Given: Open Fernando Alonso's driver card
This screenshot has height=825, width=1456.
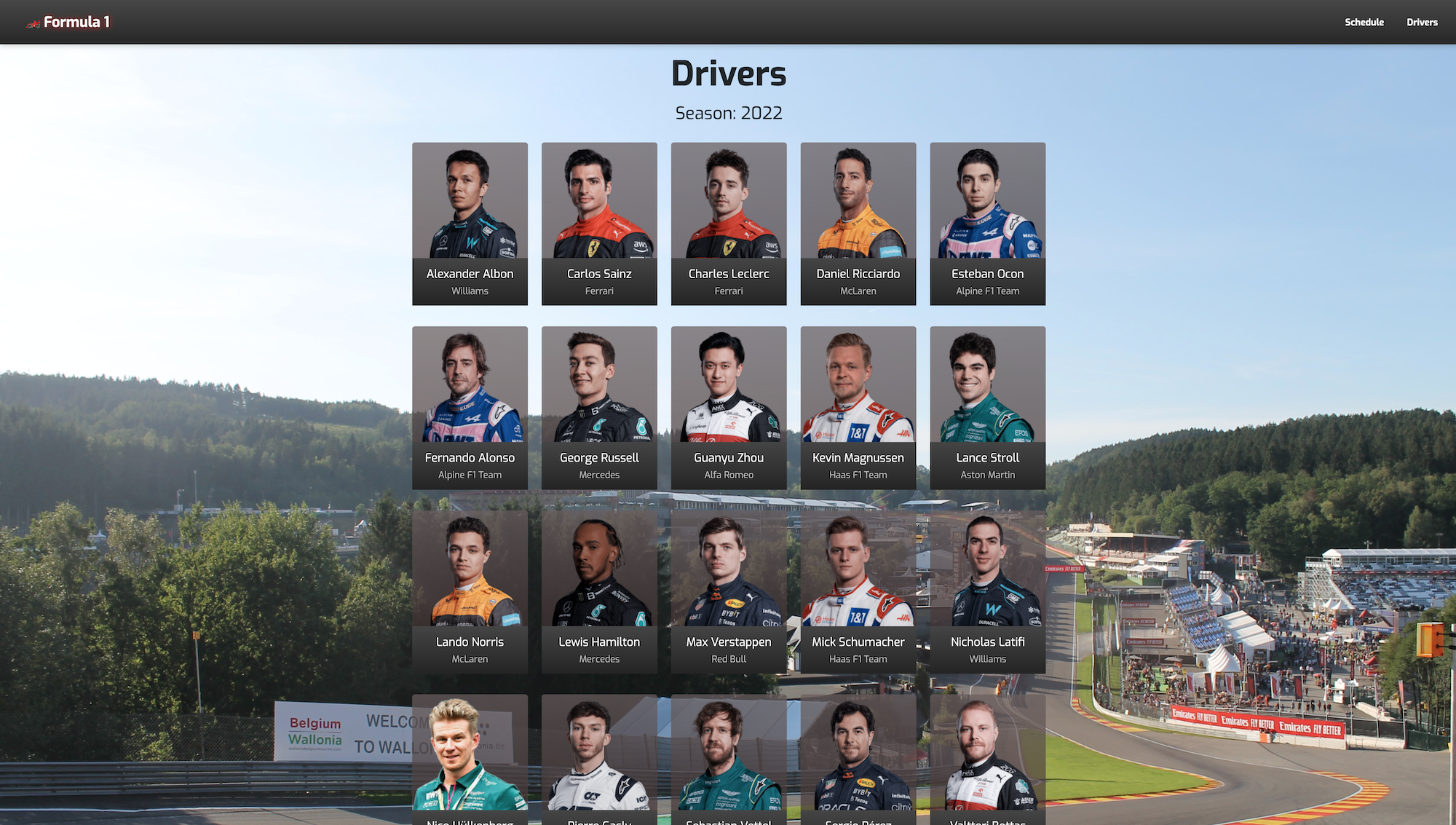Looking at the screenshot, I should [x=470, y=408].
